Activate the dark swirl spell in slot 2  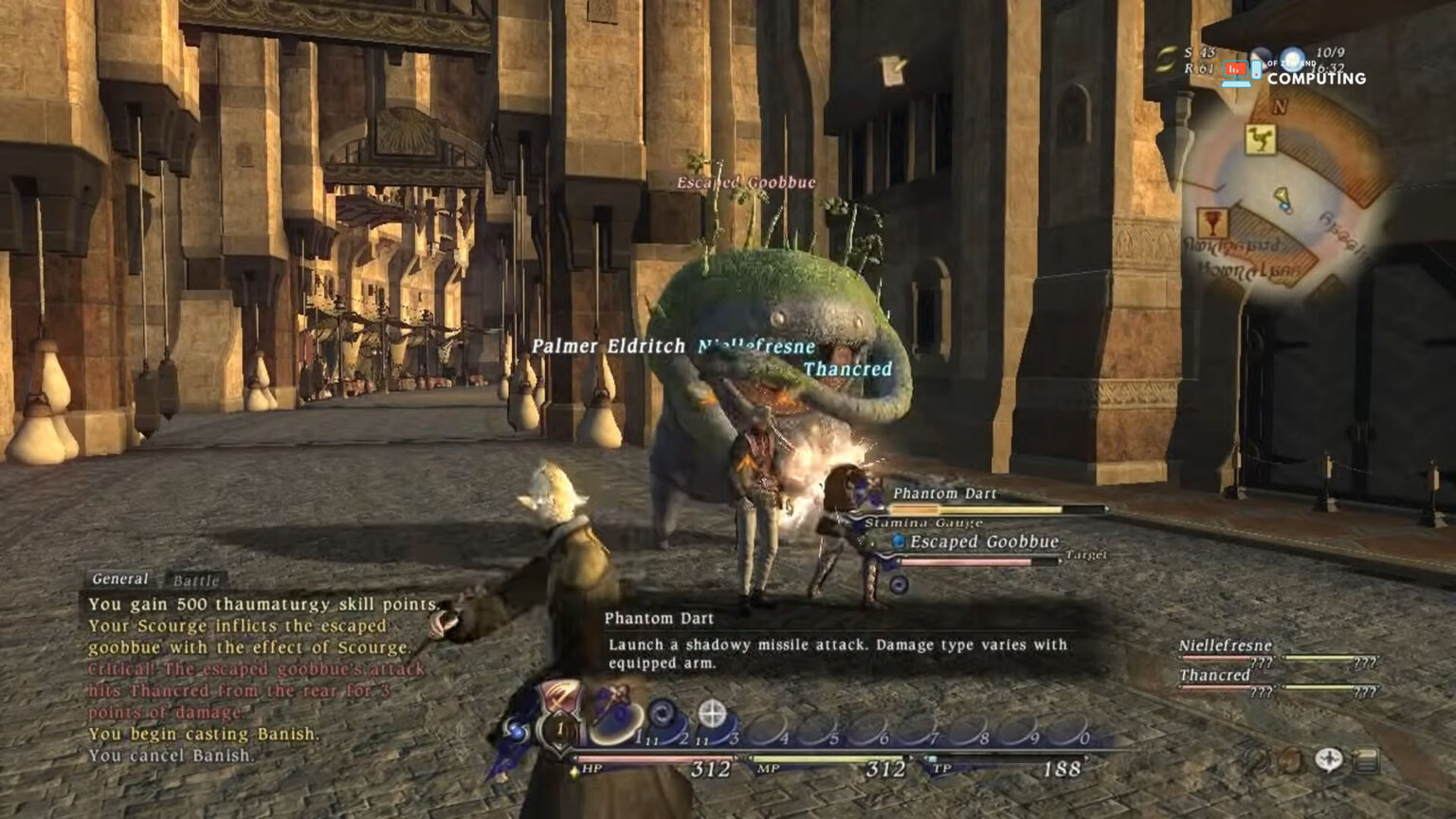pos(663,713)
